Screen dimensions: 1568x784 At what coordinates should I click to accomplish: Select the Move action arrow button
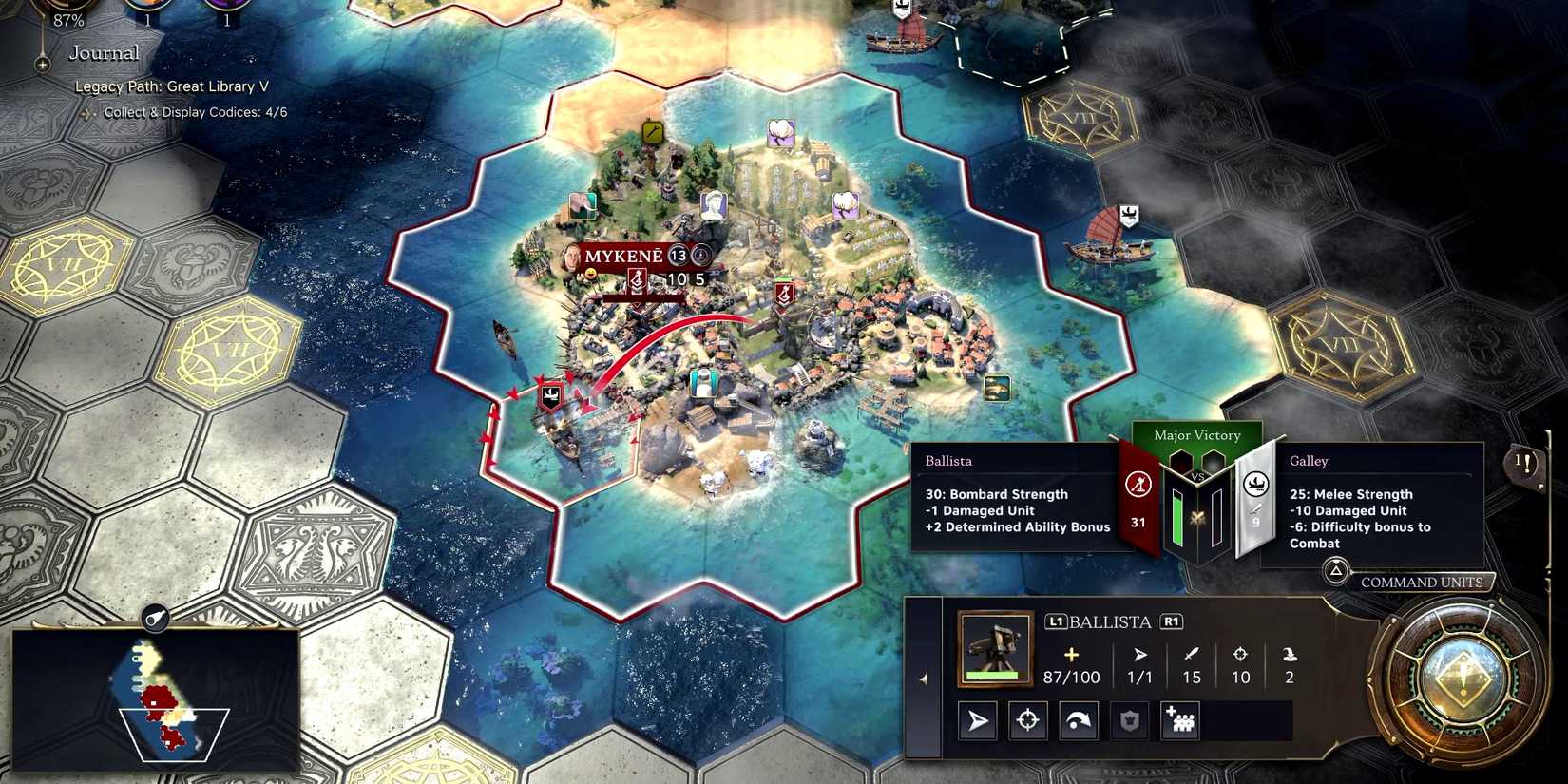coord(978,721)
